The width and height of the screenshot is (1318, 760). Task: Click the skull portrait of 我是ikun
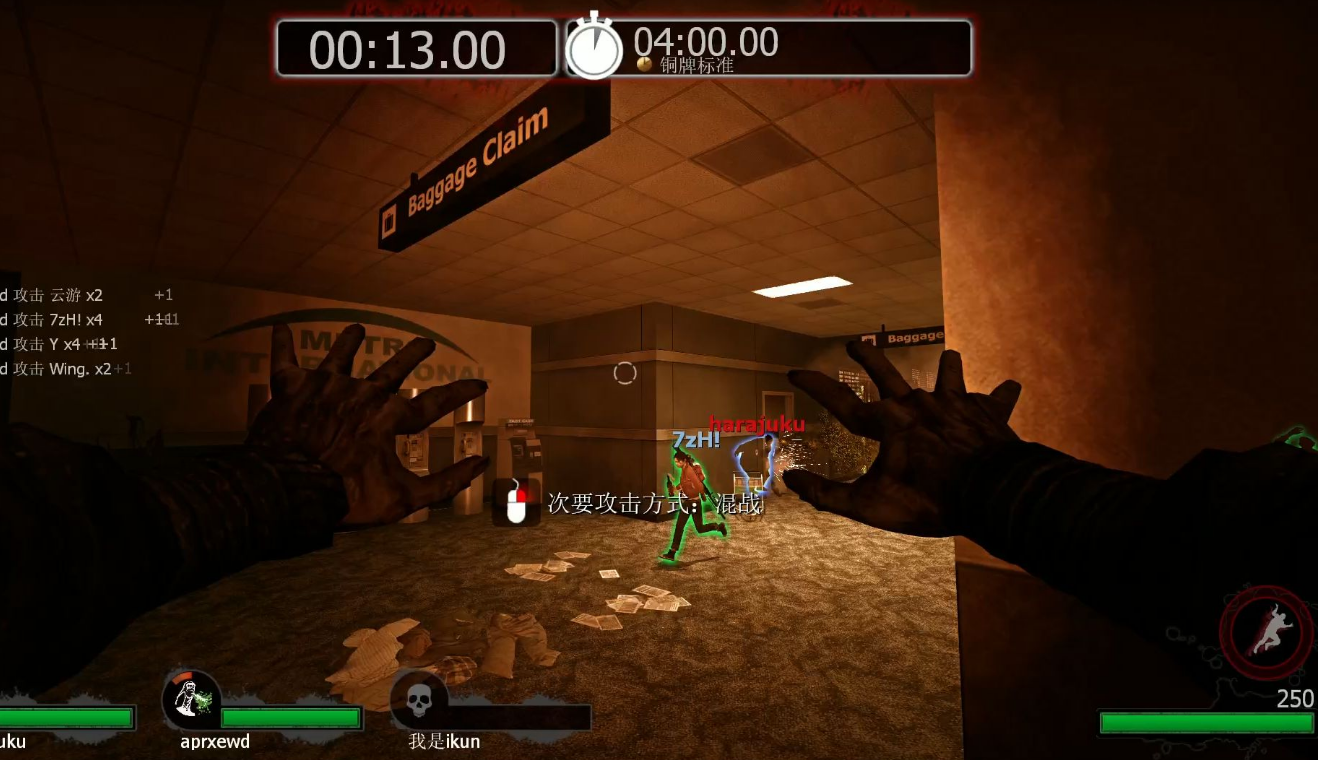[x=419, y=700]
